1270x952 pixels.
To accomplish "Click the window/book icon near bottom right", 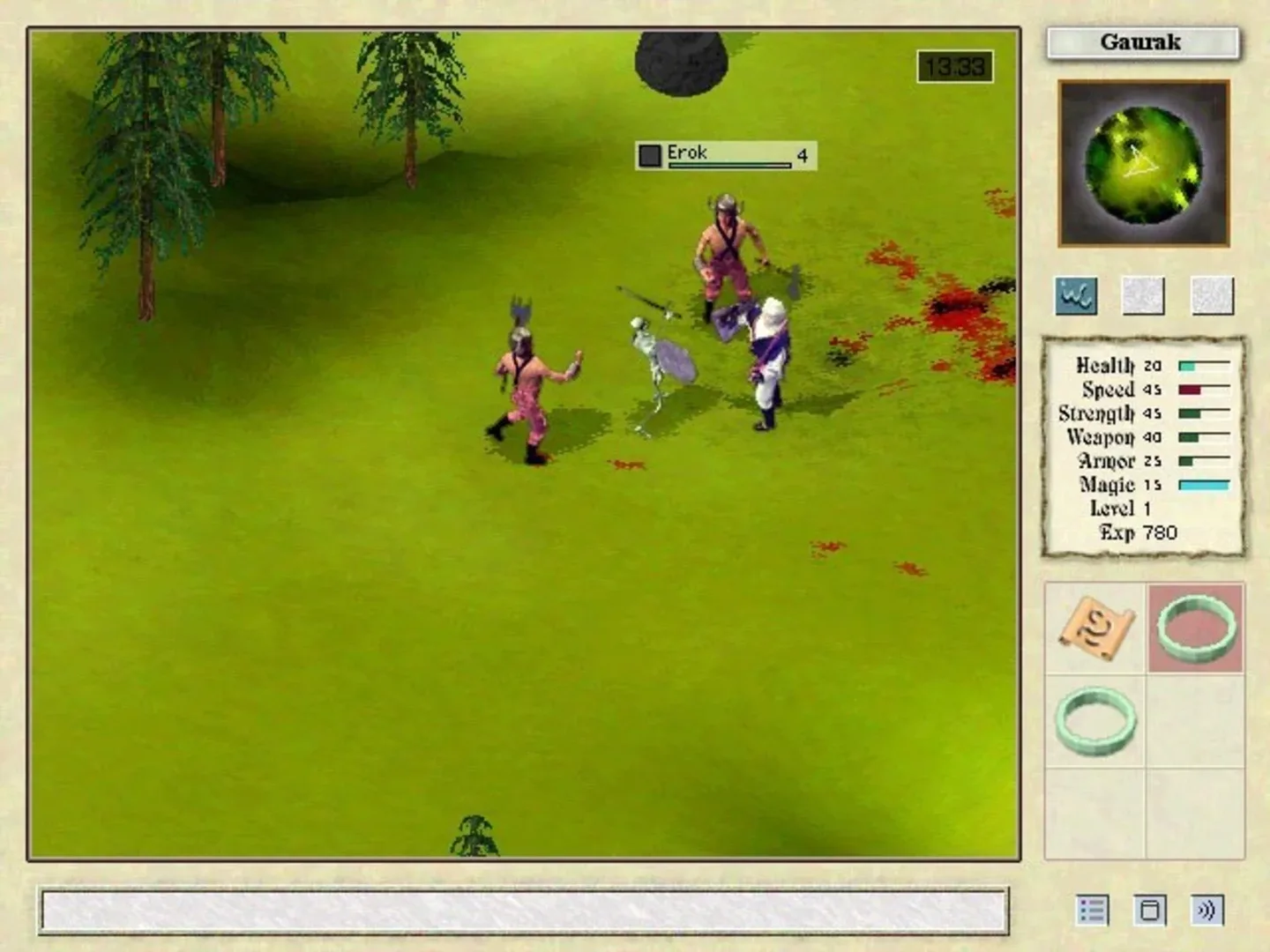I will pyautogui.click(x=1152, y=909).
